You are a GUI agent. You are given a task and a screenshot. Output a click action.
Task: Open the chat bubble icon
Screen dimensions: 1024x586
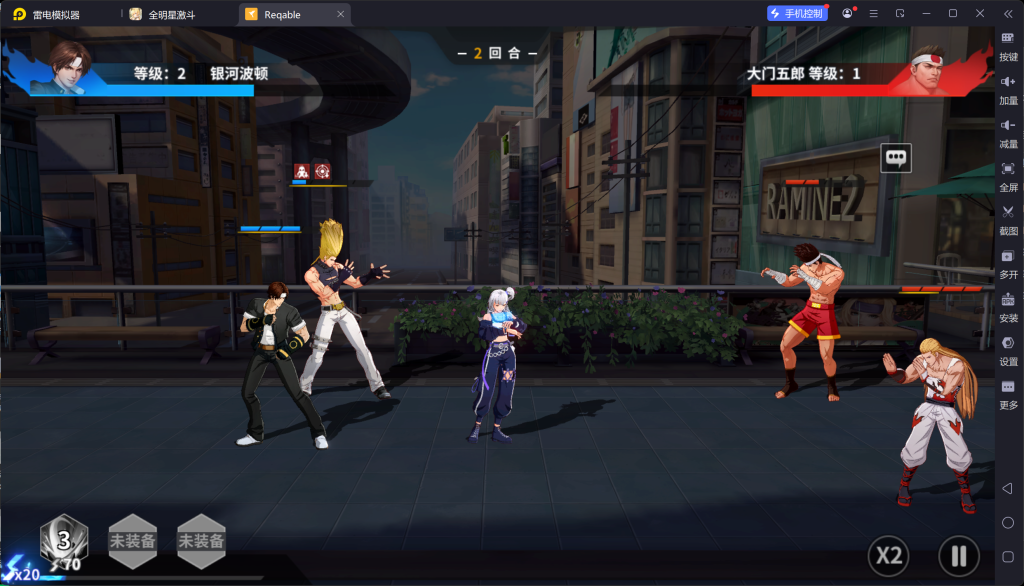(896, 157)
